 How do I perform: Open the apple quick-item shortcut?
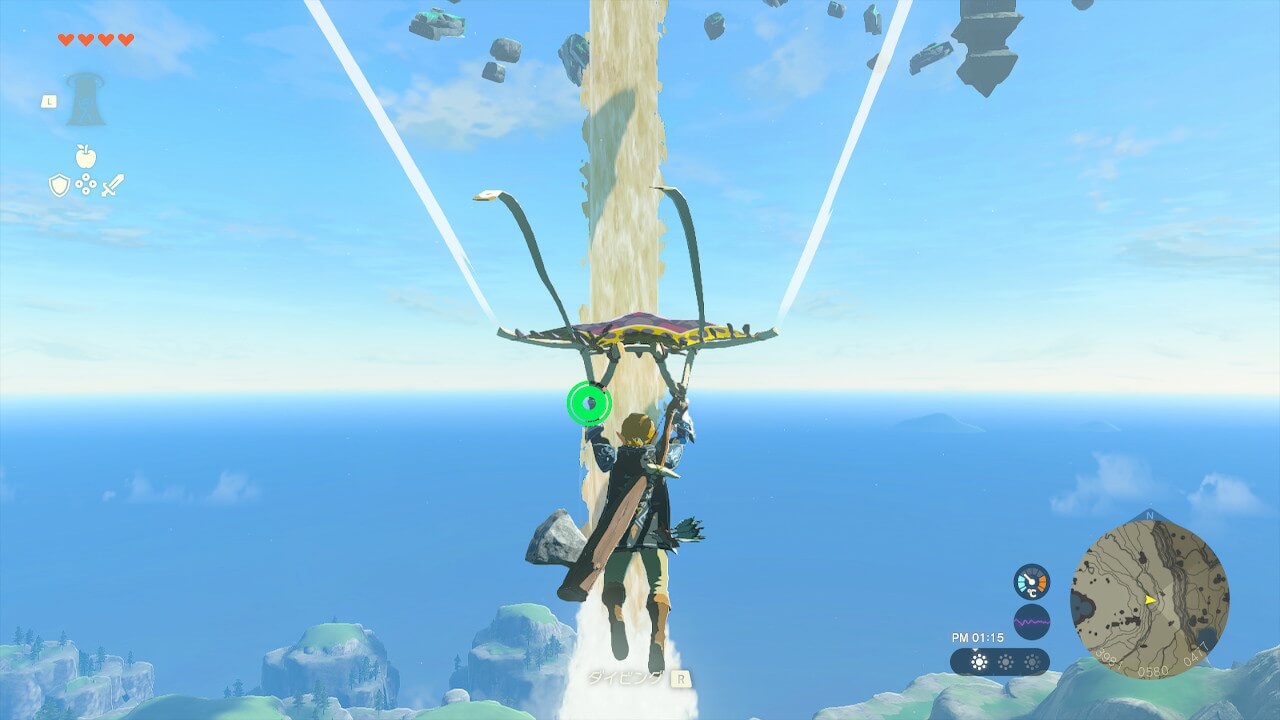click(86, 156)
